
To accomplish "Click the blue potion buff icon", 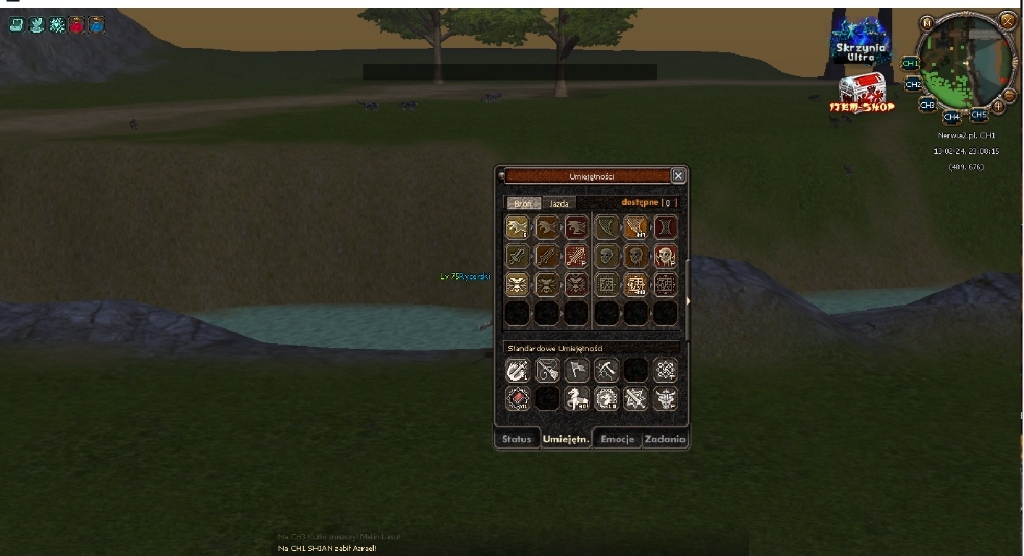I will pos(96,25).
